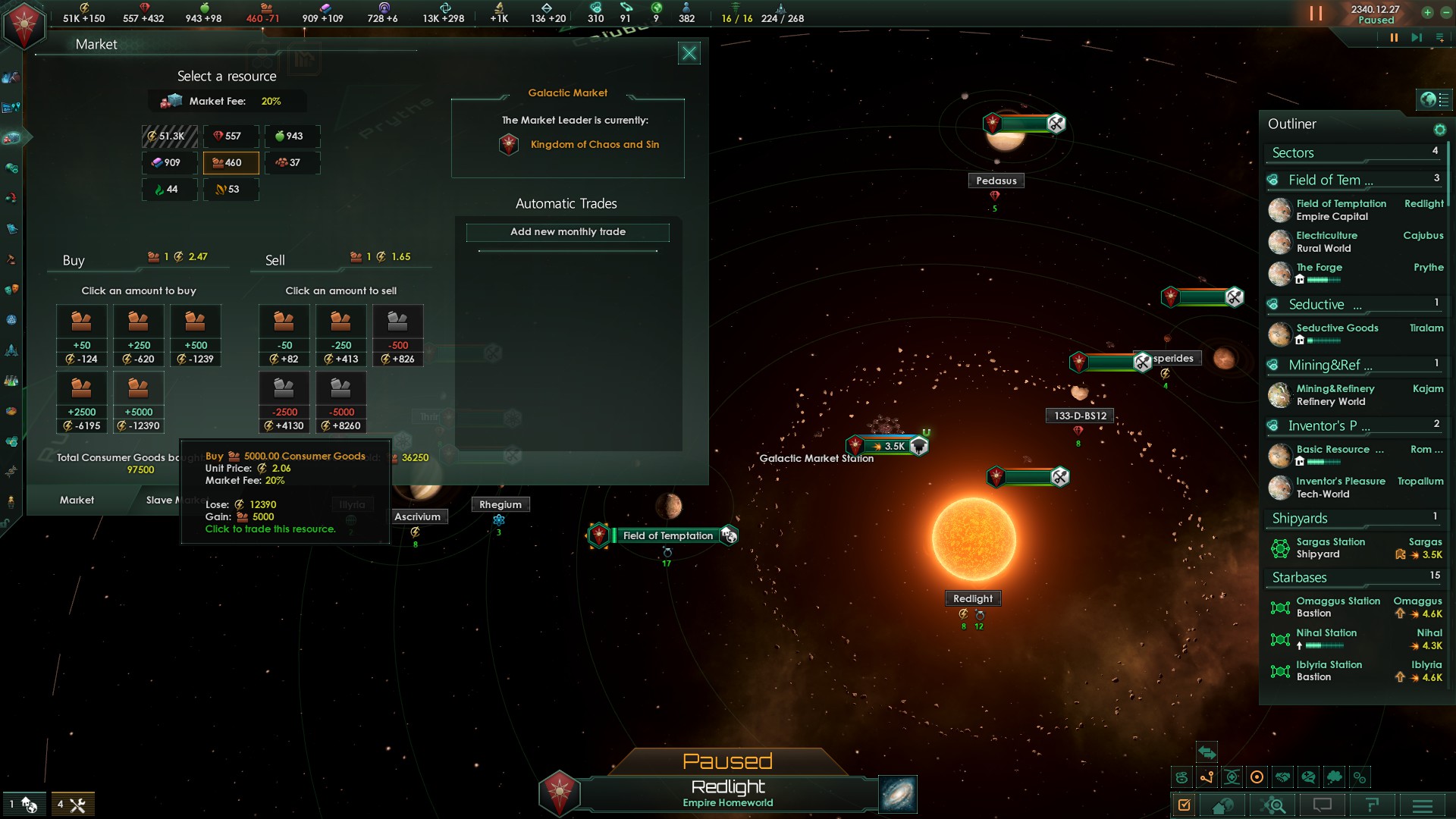The image size is (1456, 819).
Task: Buy 500 Consumer Goods
Action: [195, 335]
